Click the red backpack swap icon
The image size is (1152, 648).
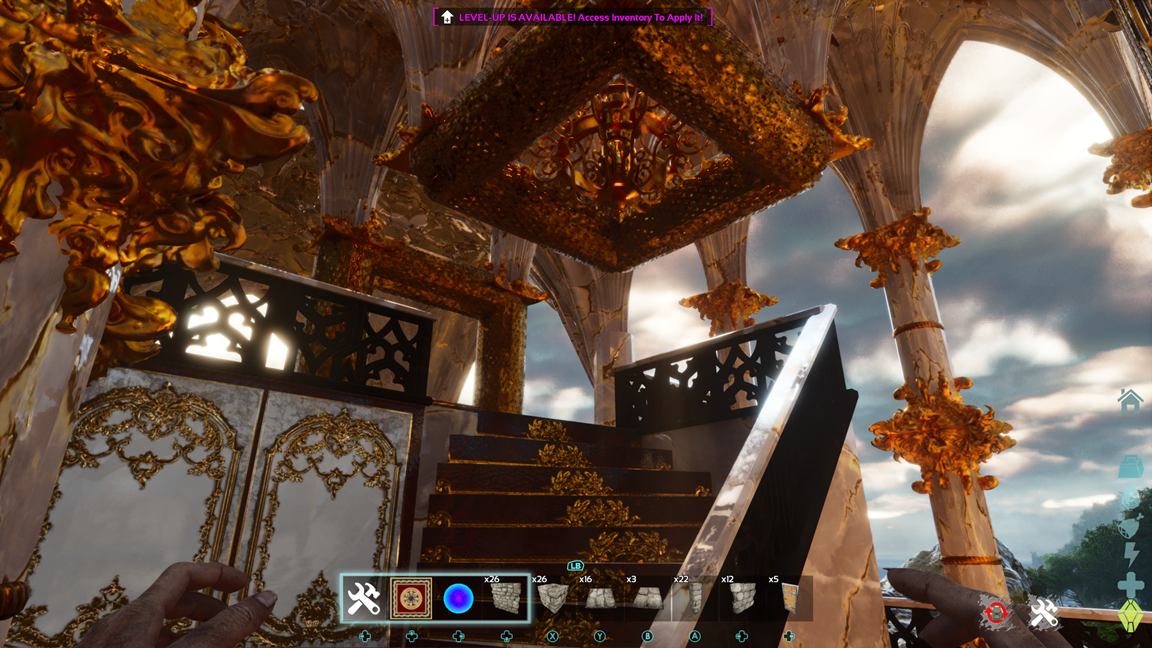(x=996, y=613)
